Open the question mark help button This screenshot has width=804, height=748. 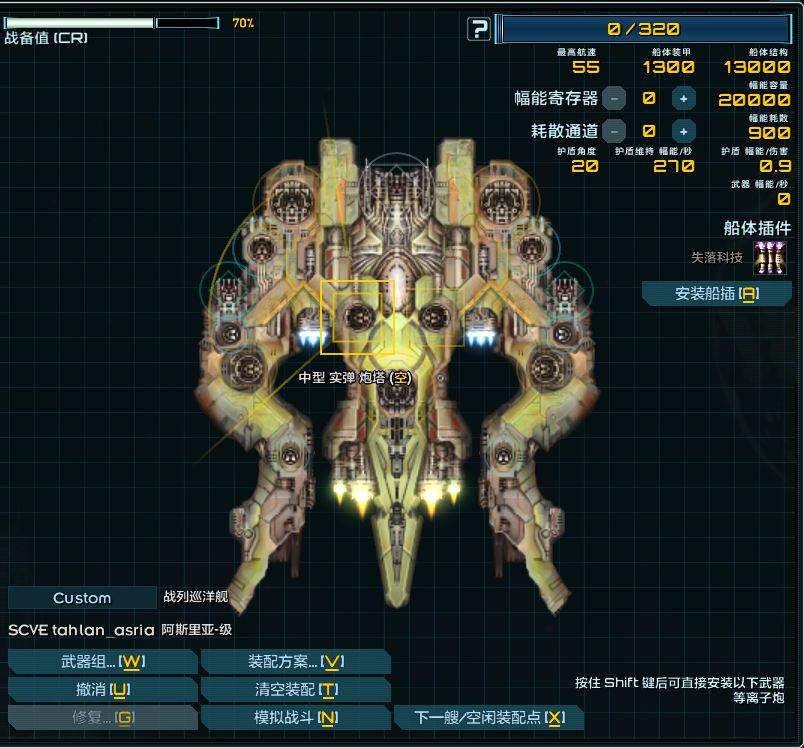(479, 29)
